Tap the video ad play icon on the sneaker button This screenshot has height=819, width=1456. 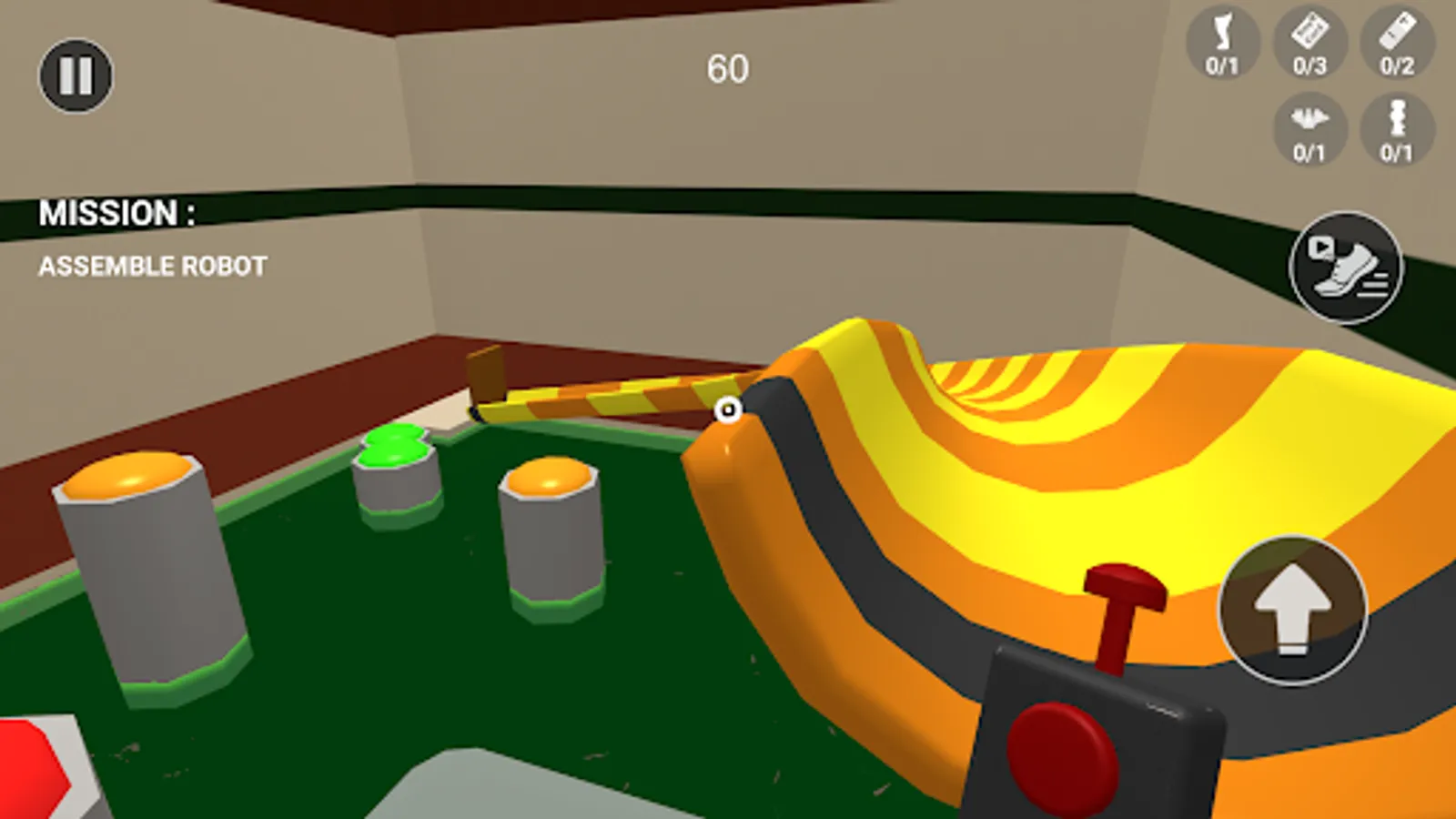click(1321, 246)
